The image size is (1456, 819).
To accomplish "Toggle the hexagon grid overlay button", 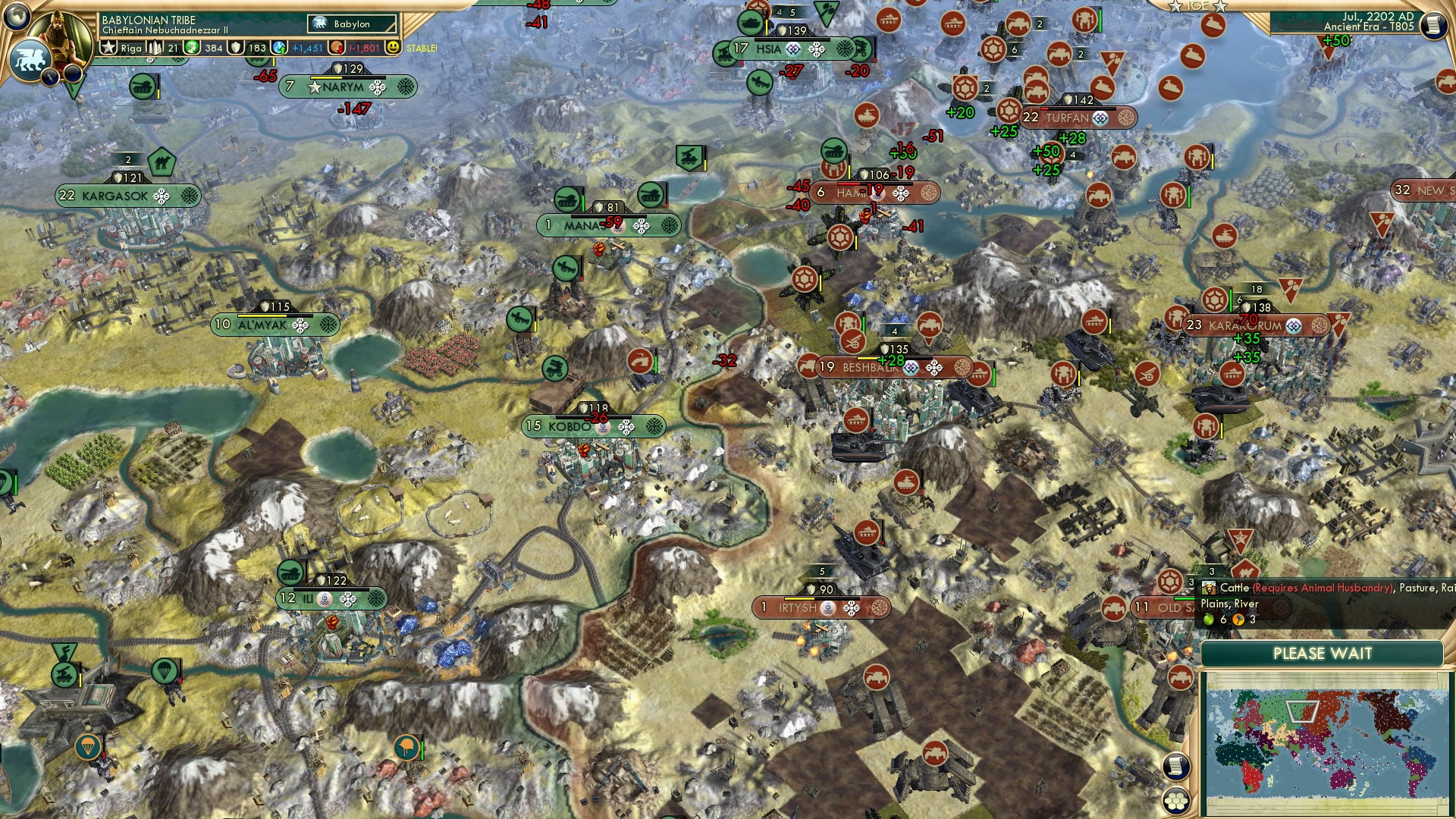I will tap(1178, 802).
